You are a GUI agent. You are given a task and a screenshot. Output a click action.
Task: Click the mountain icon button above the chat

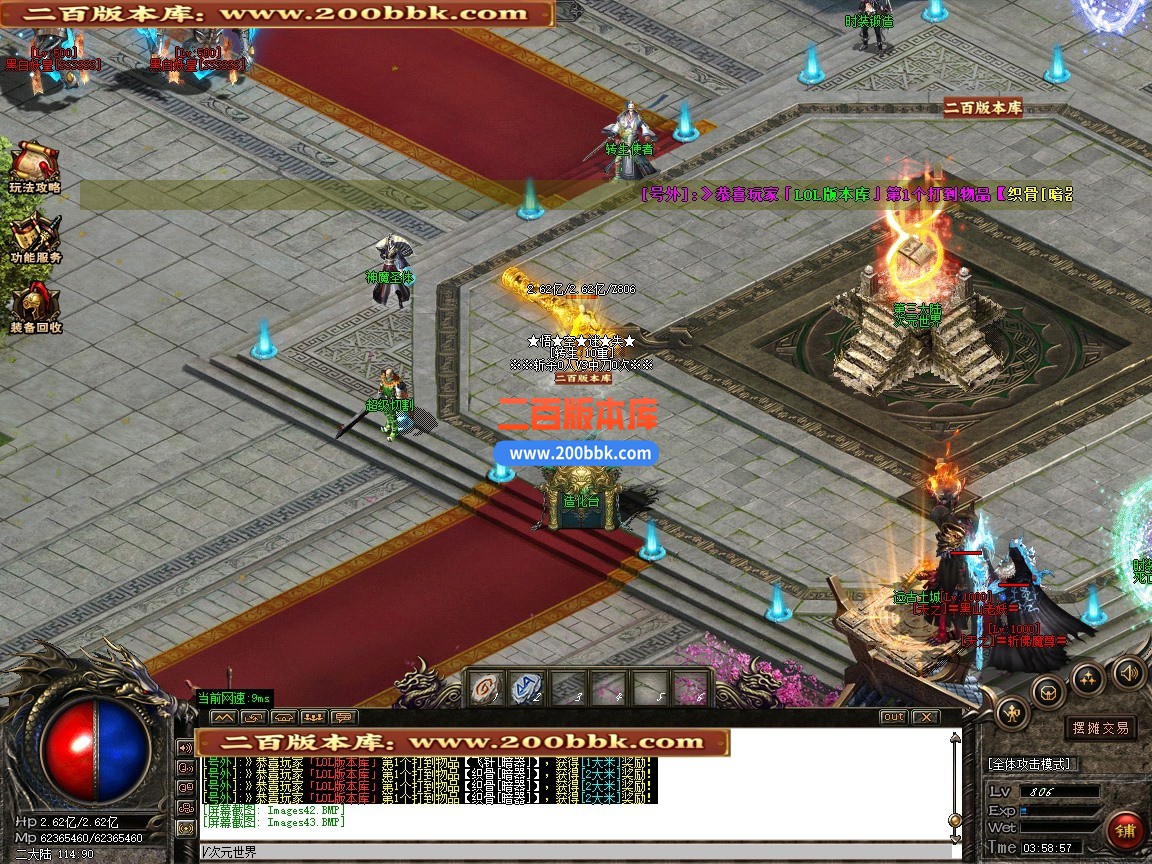223,717
